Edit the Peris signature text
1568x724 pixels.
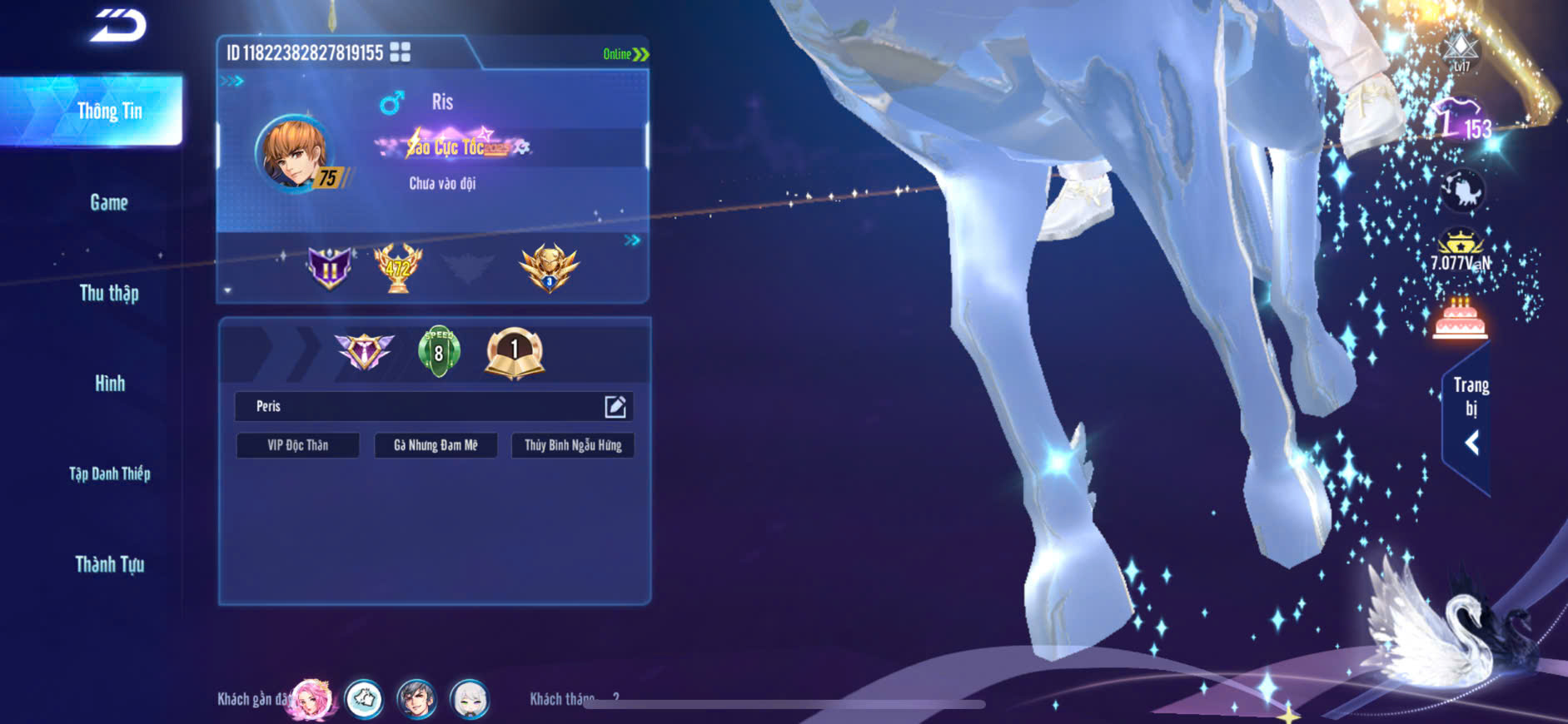615,406
